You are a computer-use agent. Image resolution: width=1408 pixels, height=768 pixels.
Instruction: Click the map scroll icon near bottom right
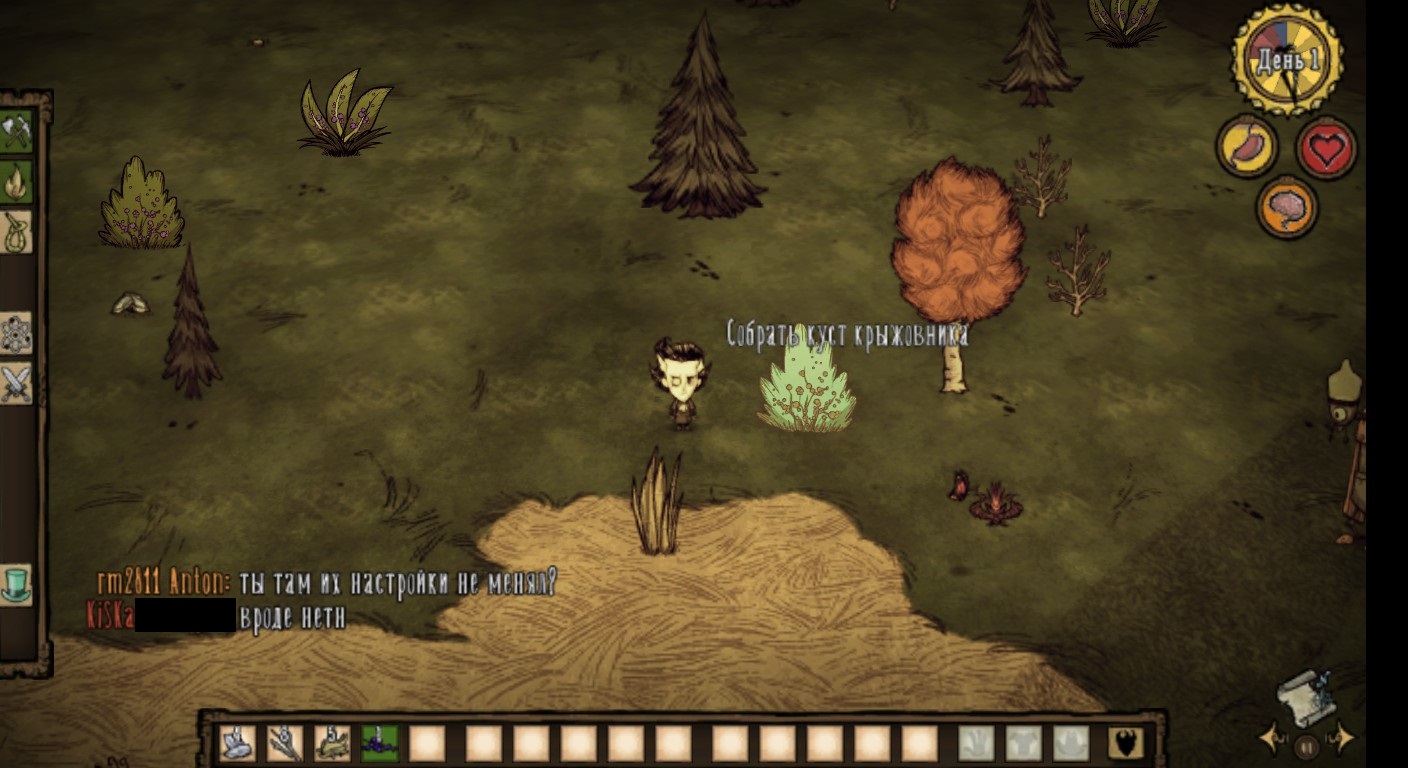[x=1308, y=698]
